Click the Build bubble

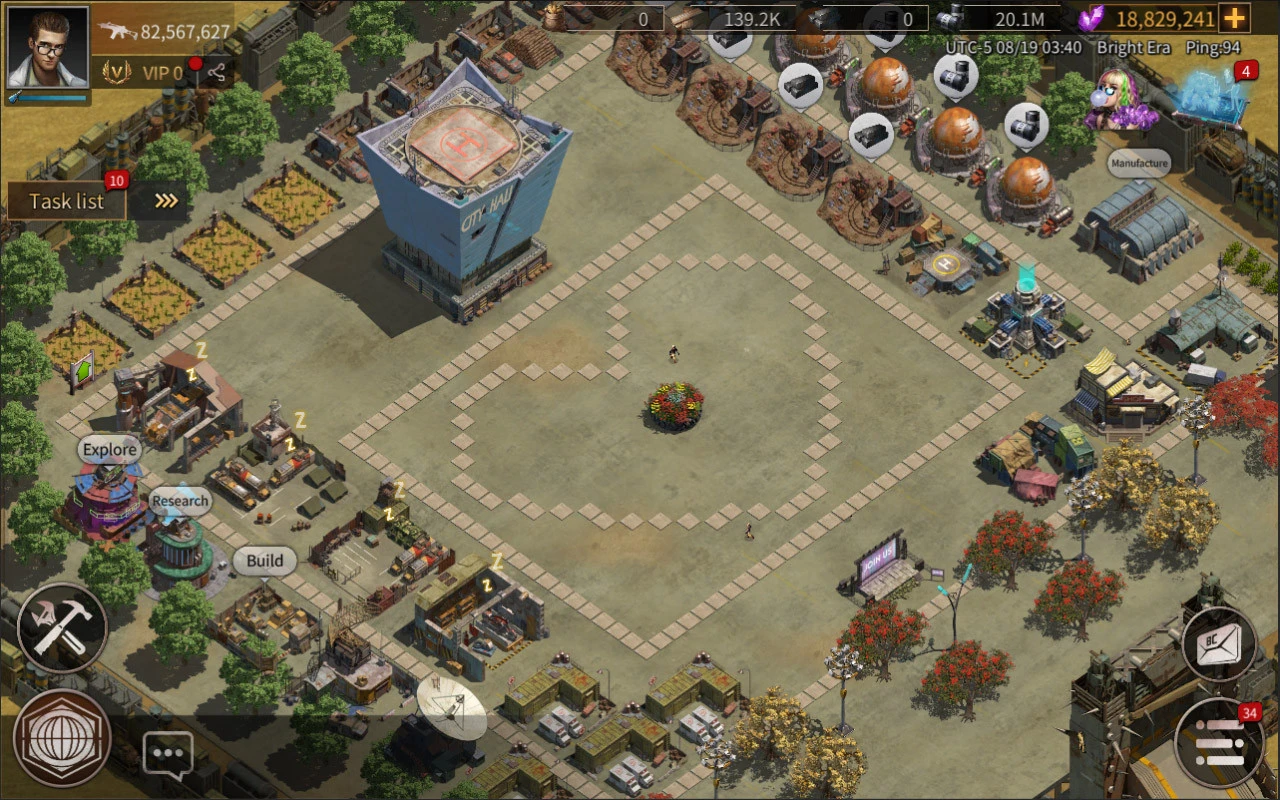point(264,561)
